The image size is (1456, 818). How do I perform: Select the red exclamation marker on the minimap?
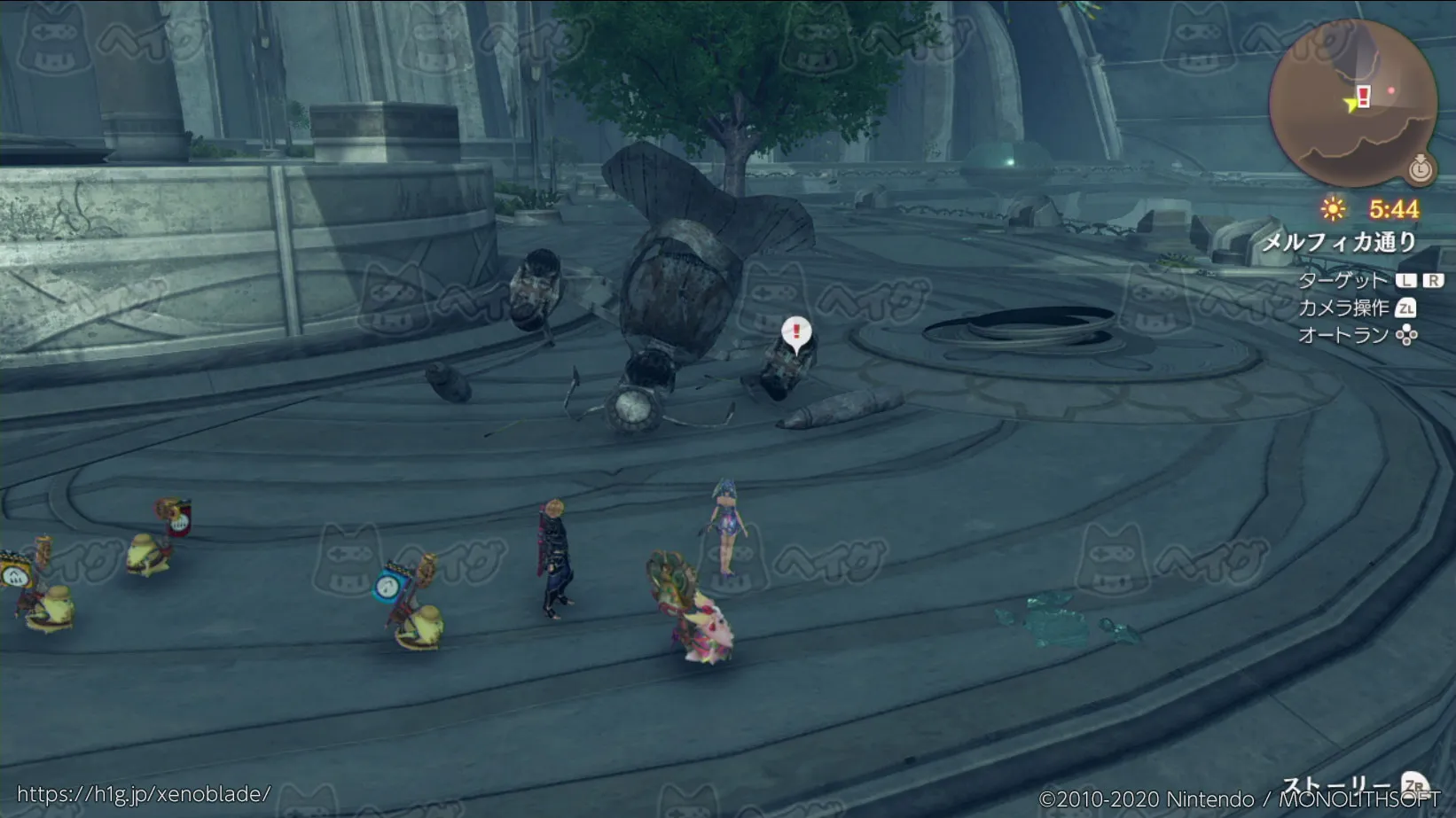[1364, 96]
